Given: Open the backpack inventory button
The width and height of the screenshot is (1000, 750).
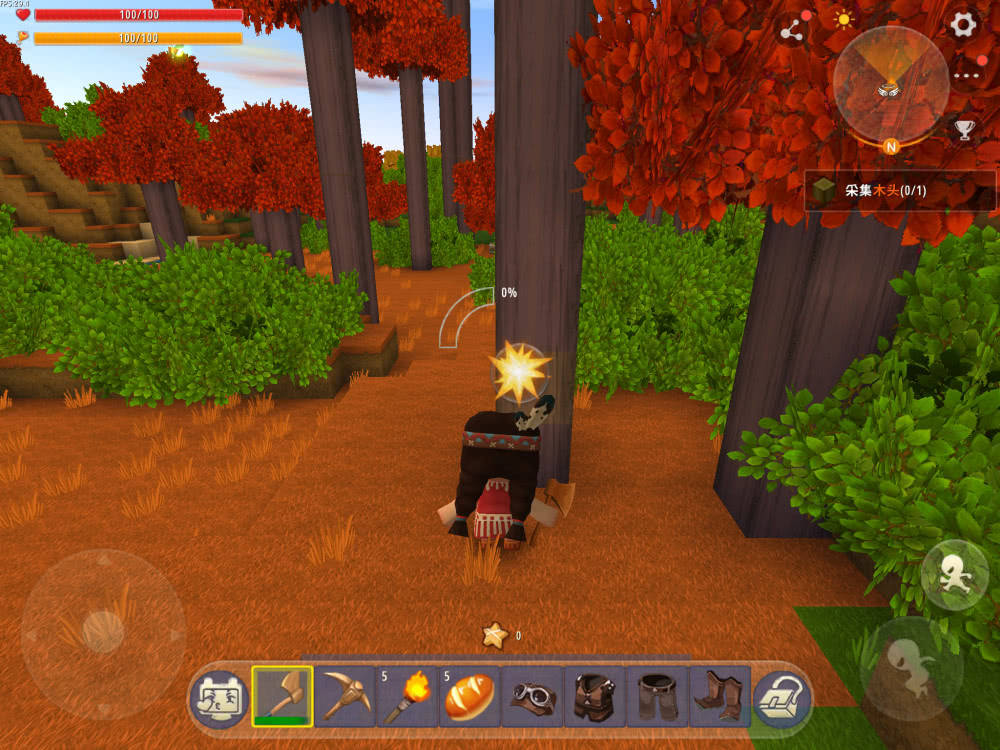Looking at the screenshot, I should tap(782, 696).
